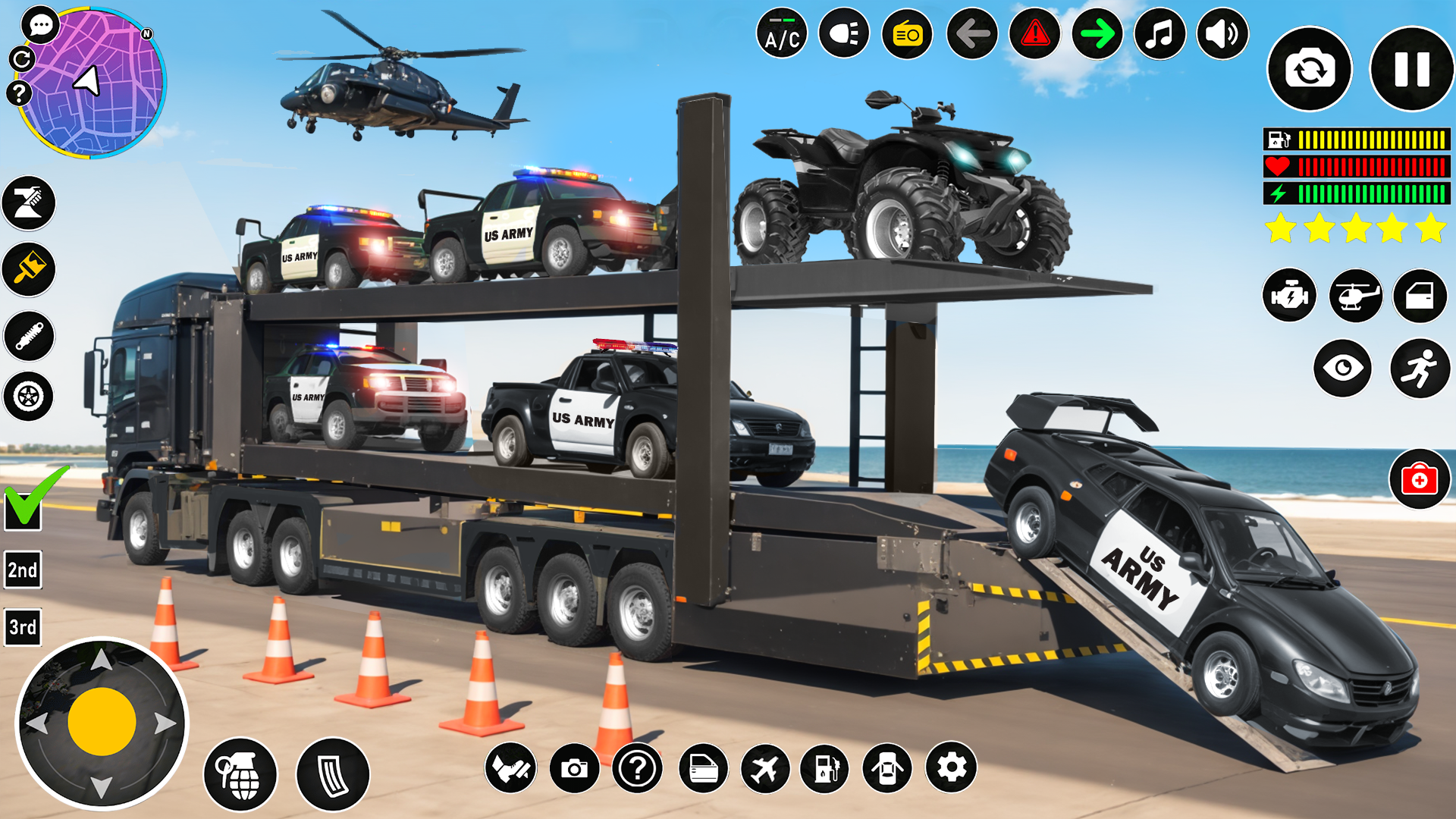
Task: Click the first aid kit icon
Action: coord(1420,478)
